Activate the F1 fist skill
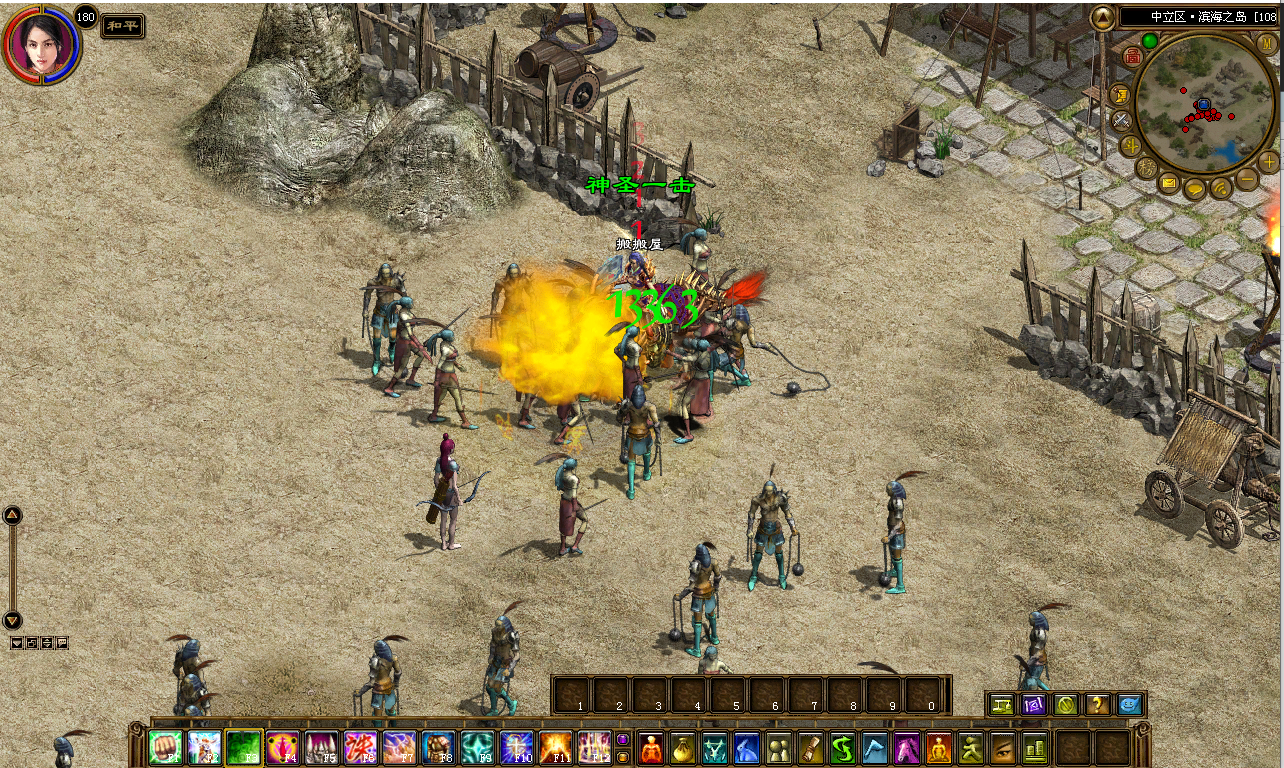This screenshot has width=1284, height=768. (x=166, y=747)
